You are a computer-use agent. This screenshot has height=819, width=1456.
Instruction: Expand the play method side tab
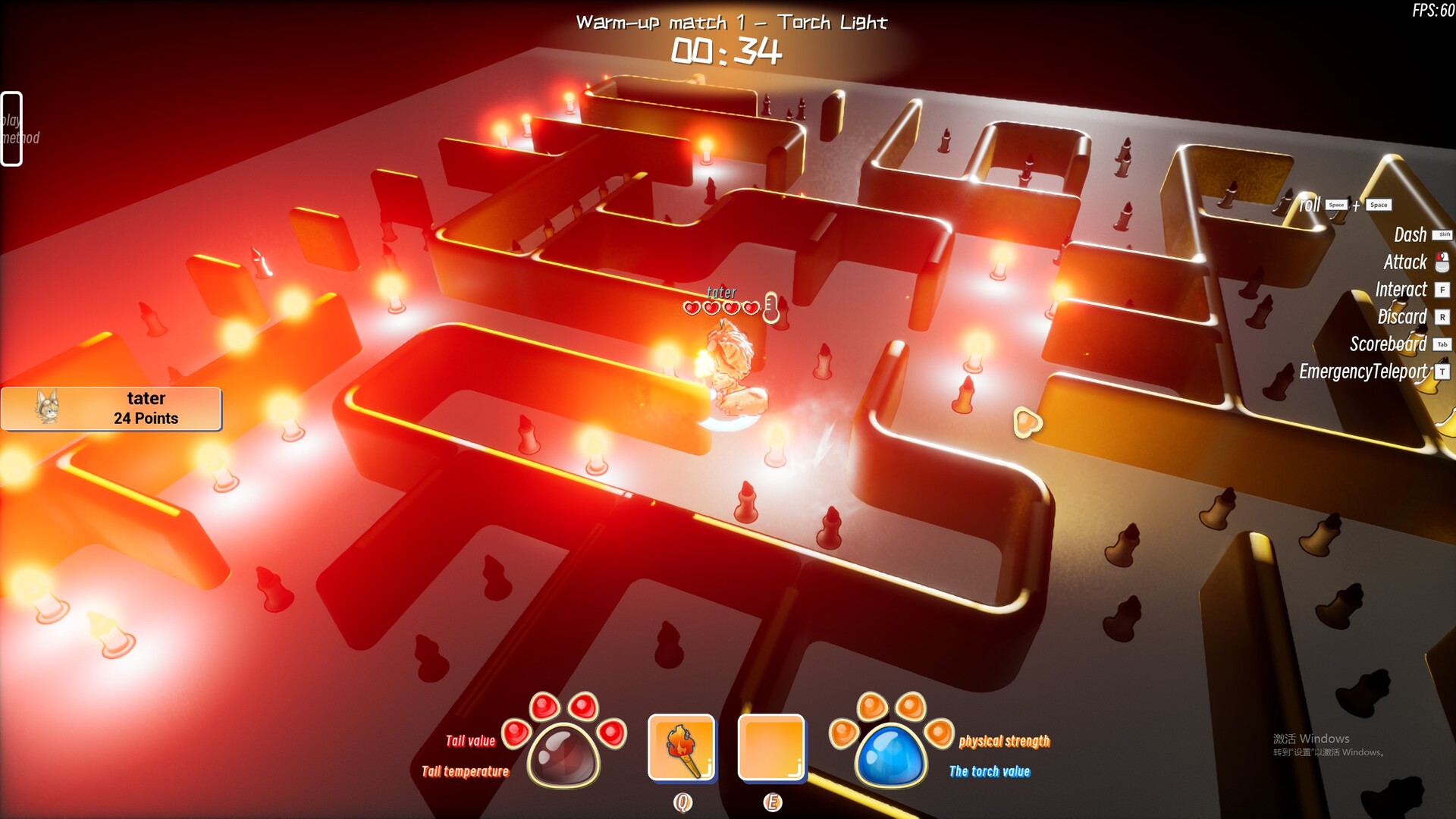click(x=12, y=128)
